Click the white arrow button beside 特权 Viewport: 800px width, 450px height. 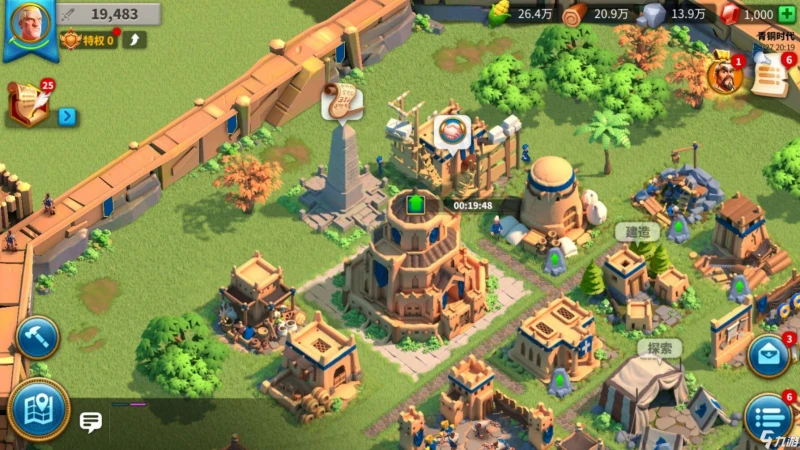[x=134, y=40]
